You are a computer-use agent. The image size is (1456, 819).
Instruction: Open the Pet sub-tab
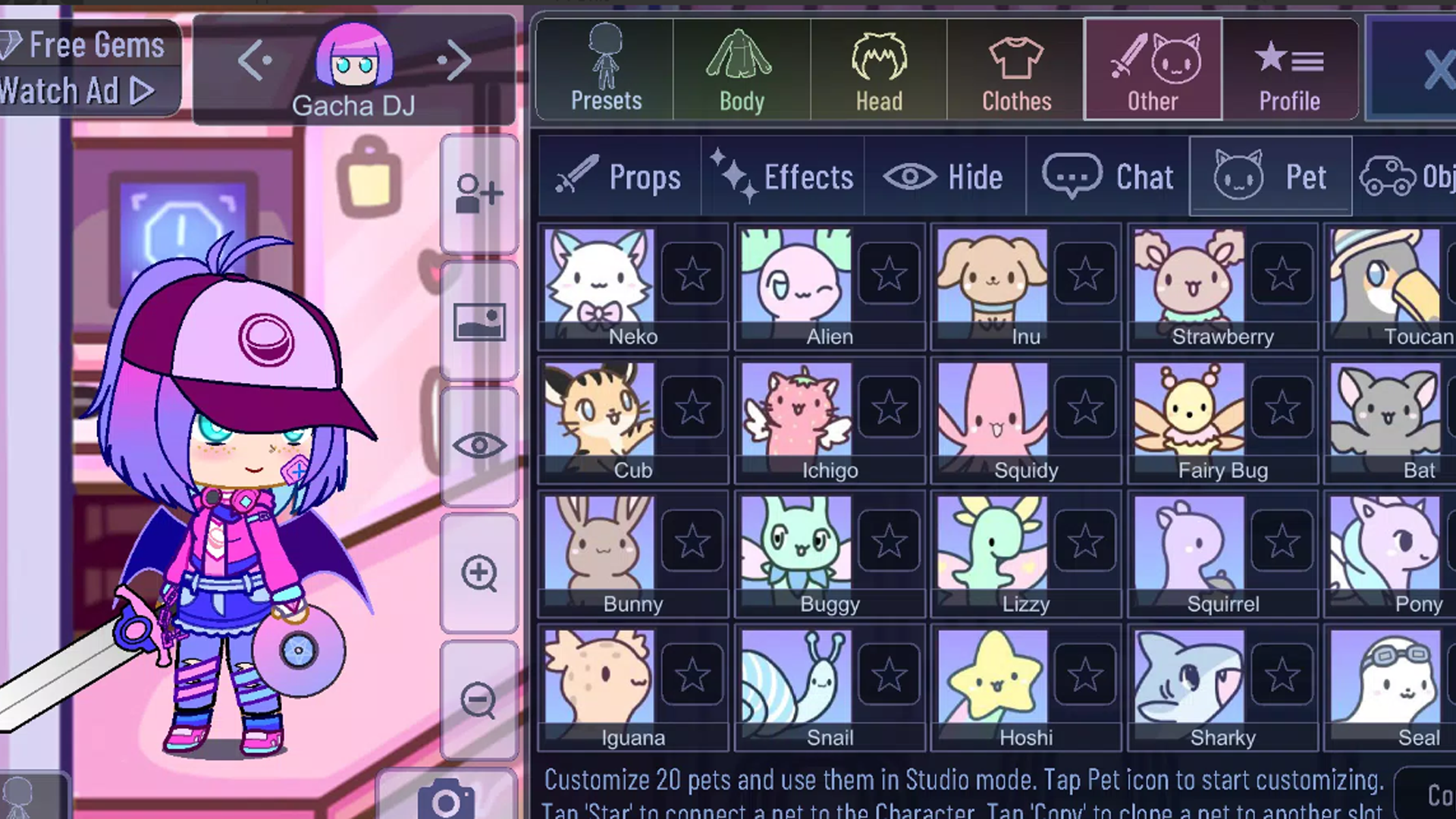[x=1271, y=176]
